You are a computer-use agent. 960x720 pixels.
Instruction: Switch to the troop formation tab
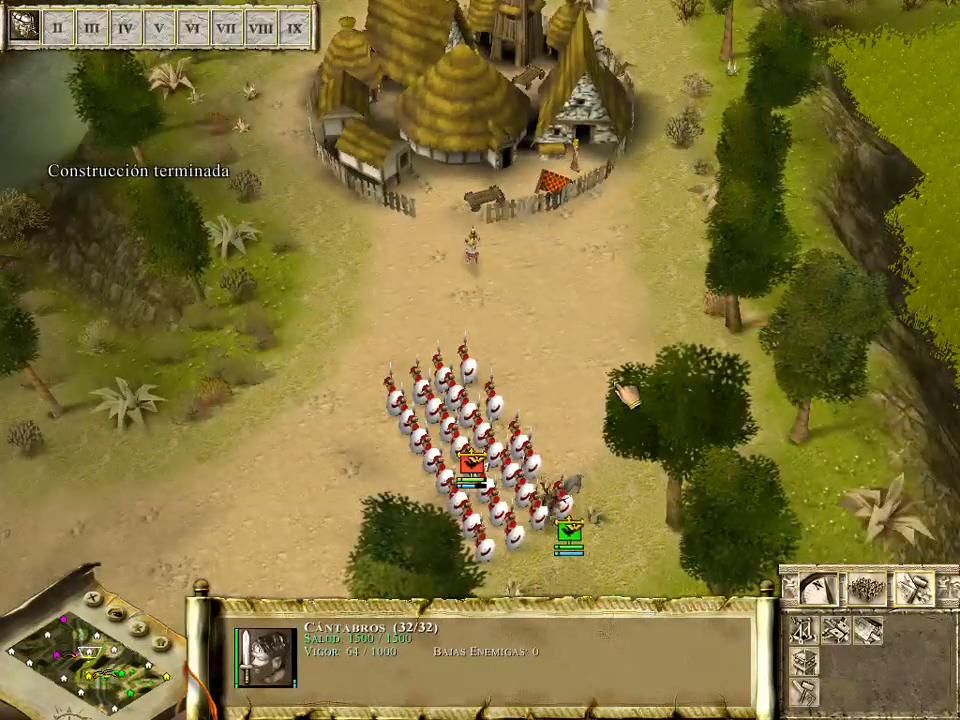866,589
